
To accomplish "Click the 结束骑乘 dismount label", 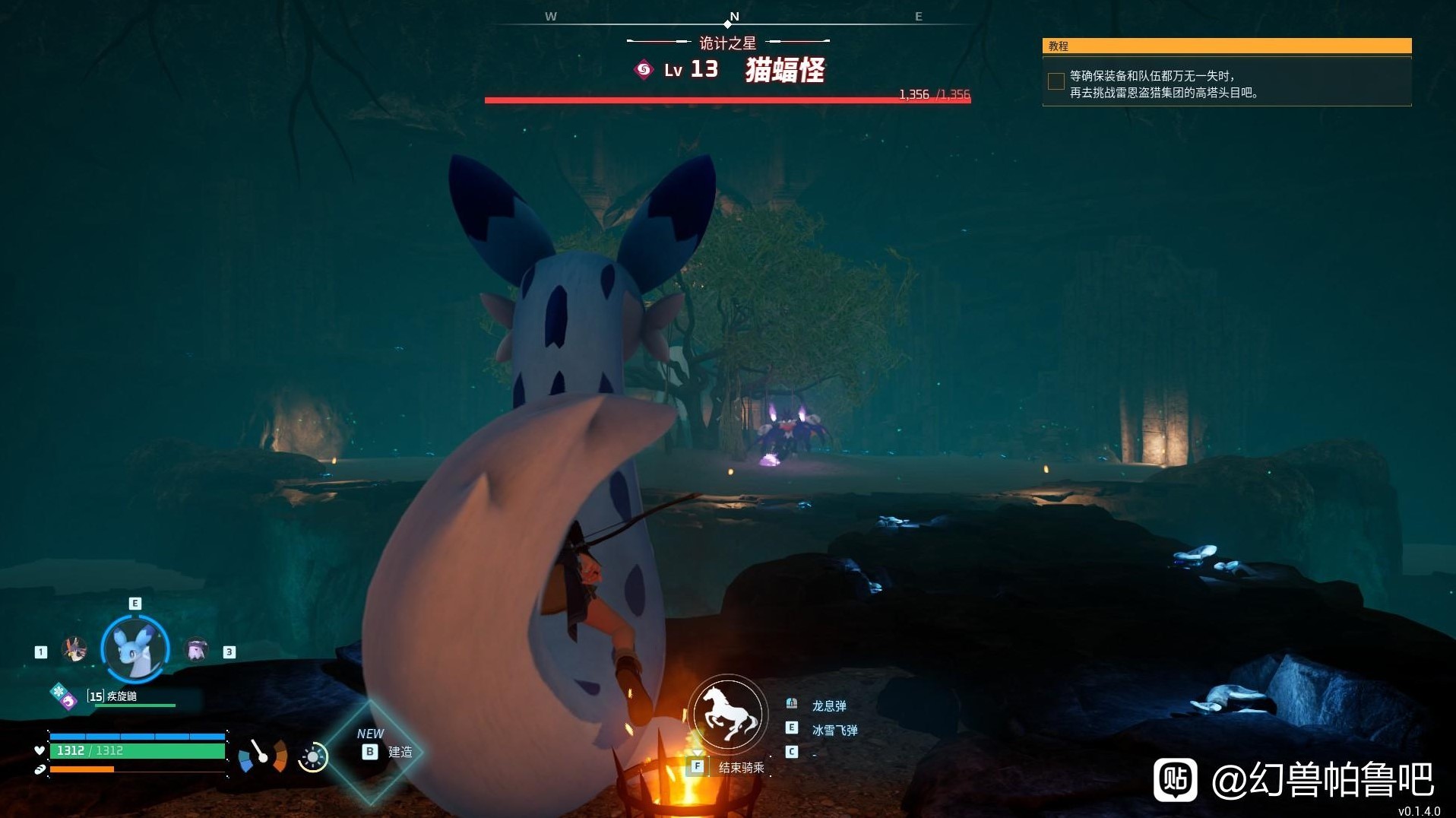I will 741,767.
